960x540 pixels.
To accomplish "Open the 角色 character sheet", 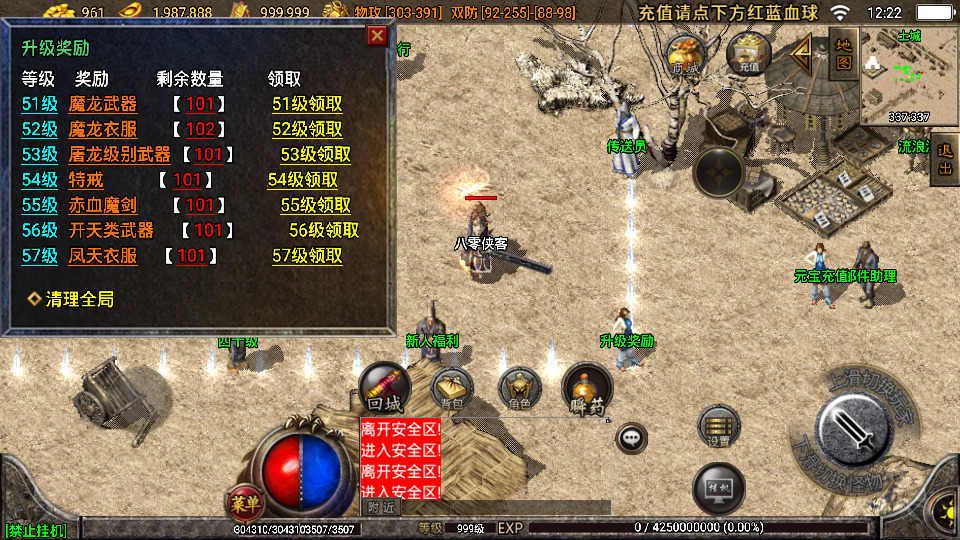I will tap(519, 389).
